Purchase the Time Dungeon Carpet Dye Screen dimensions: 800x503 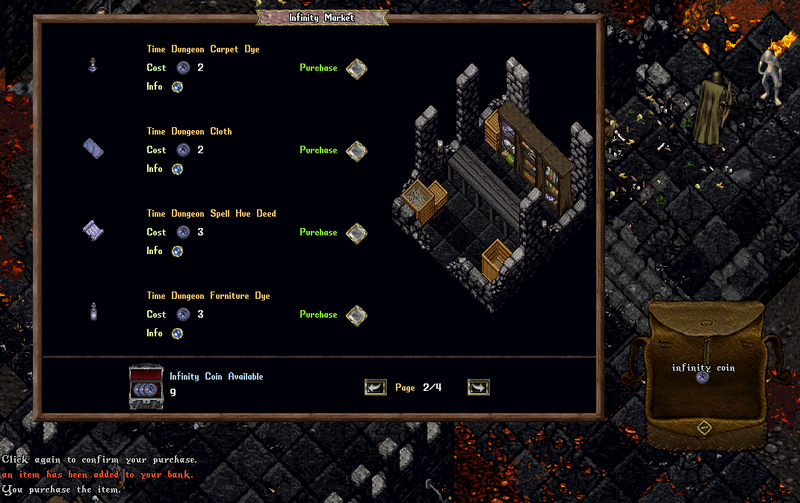pos(356,68)
